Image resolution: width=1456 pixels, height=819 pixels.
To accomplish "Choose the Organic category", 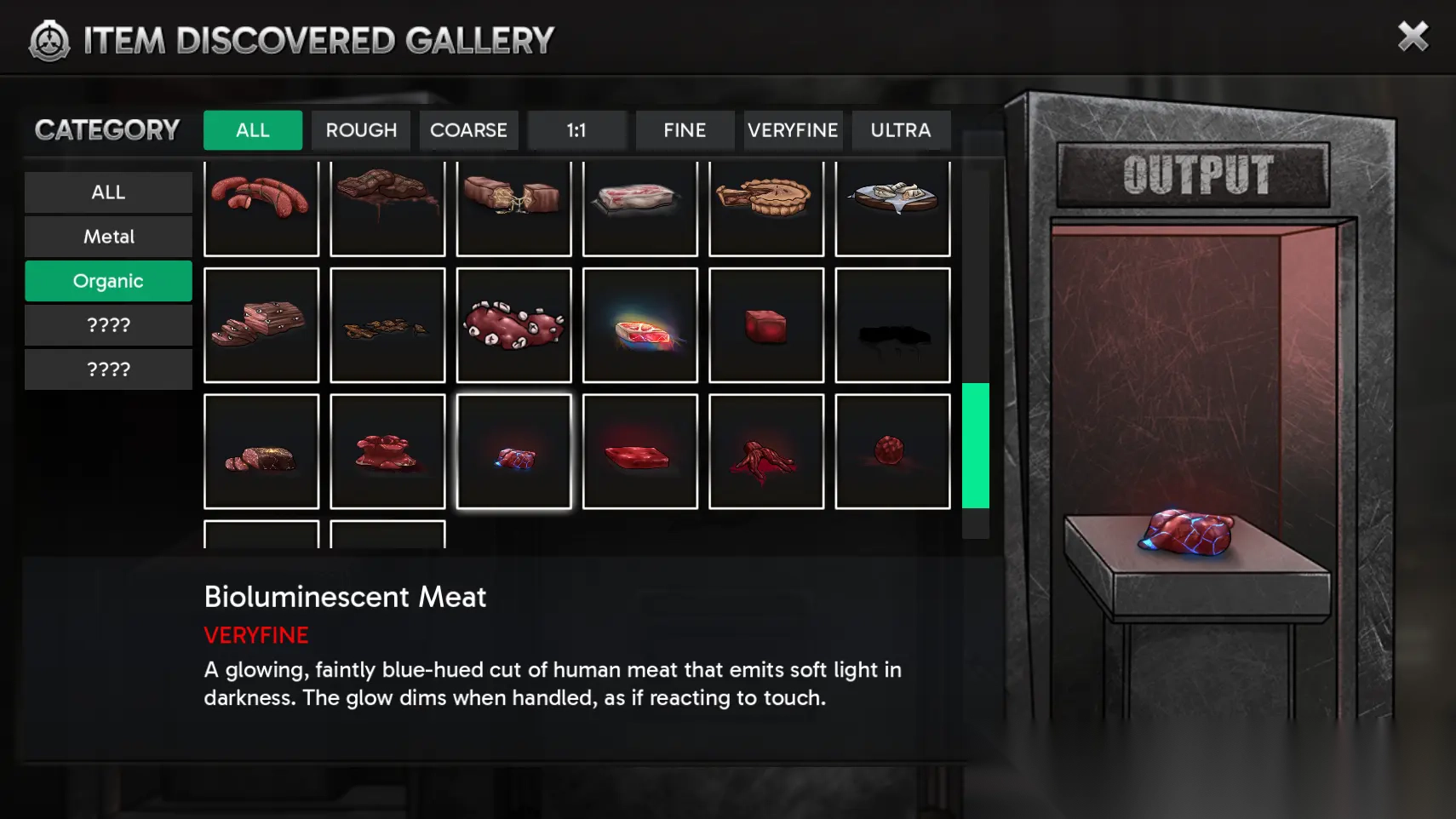I will click(x=108, y=281).
